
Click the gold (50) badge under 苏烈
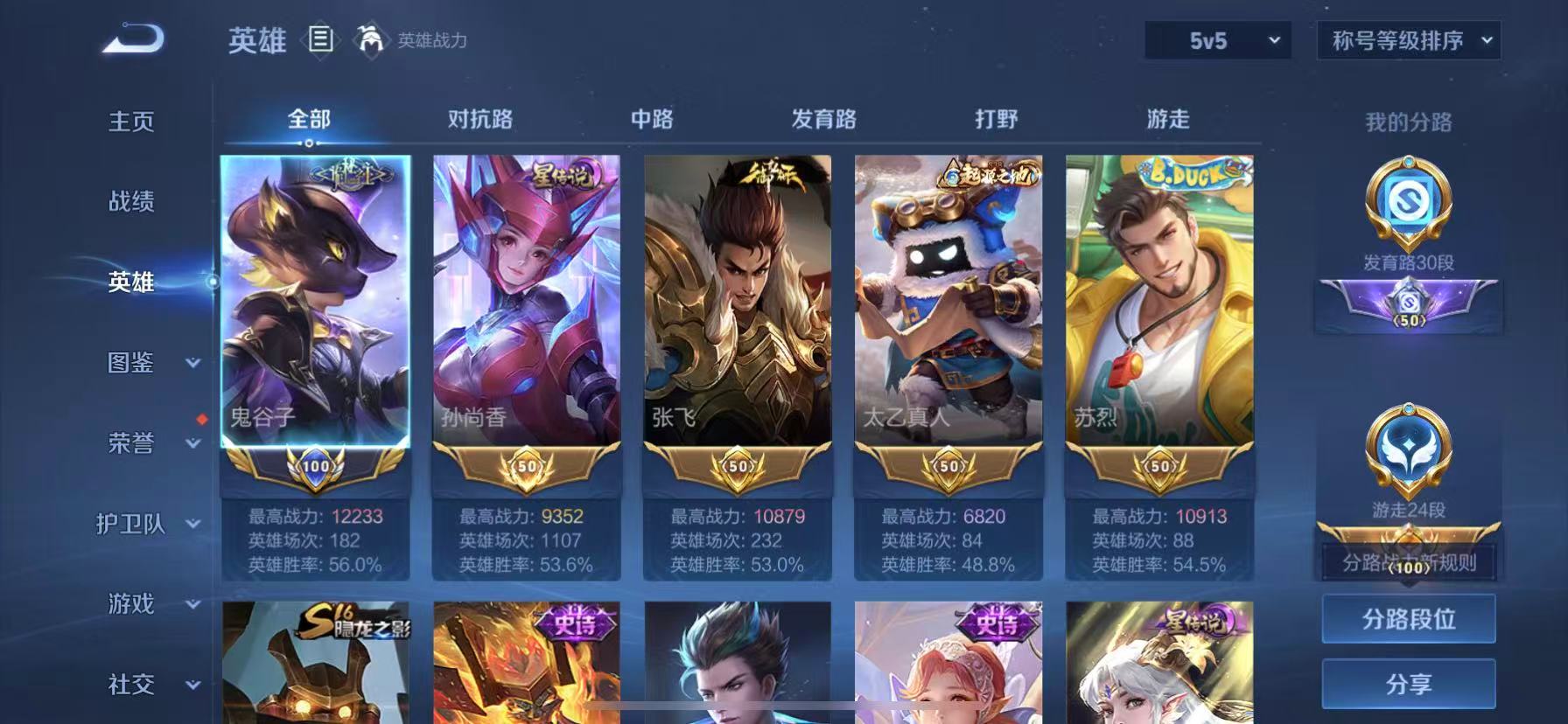click(x=1161, y=468)
